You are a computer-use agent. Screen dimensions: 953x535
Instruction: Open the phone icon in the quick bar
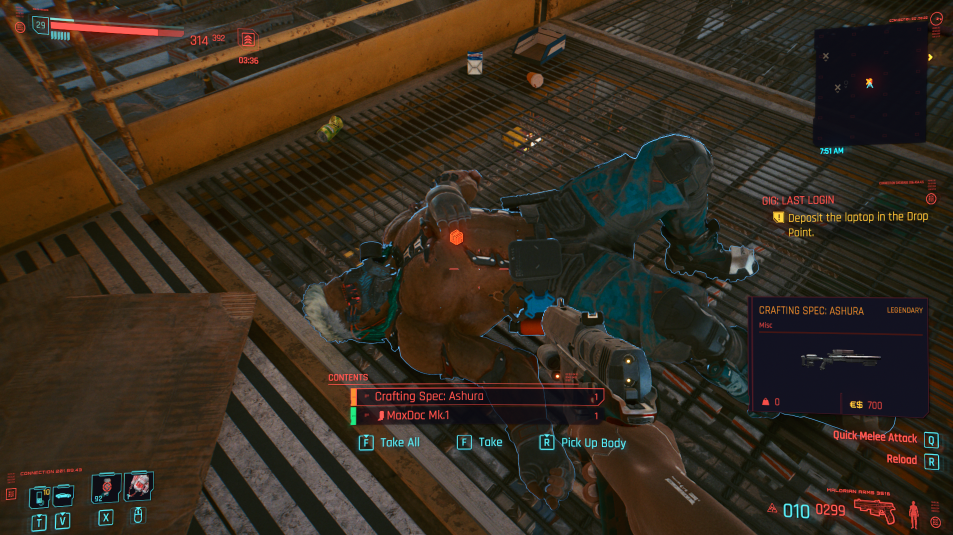(40, 495)
